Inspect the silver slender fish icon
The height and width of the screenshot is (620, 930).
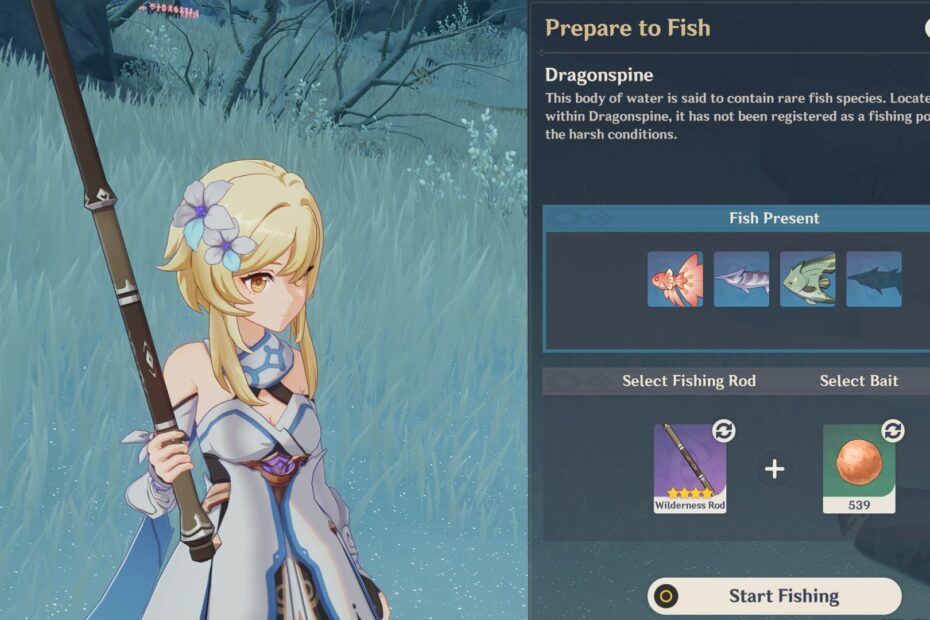coord(741,279)
